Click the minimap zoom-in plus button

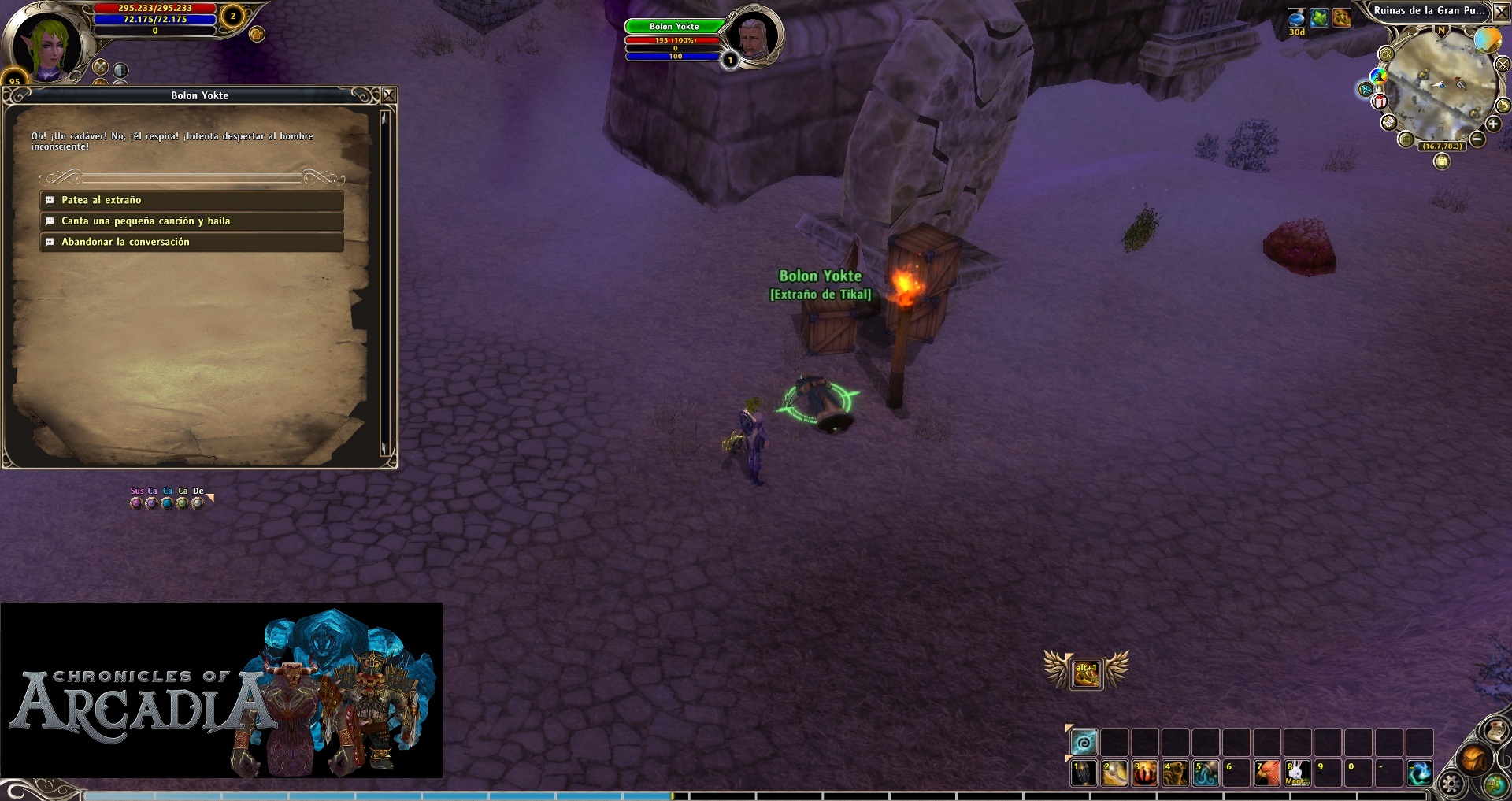[x=1493, y=124]
